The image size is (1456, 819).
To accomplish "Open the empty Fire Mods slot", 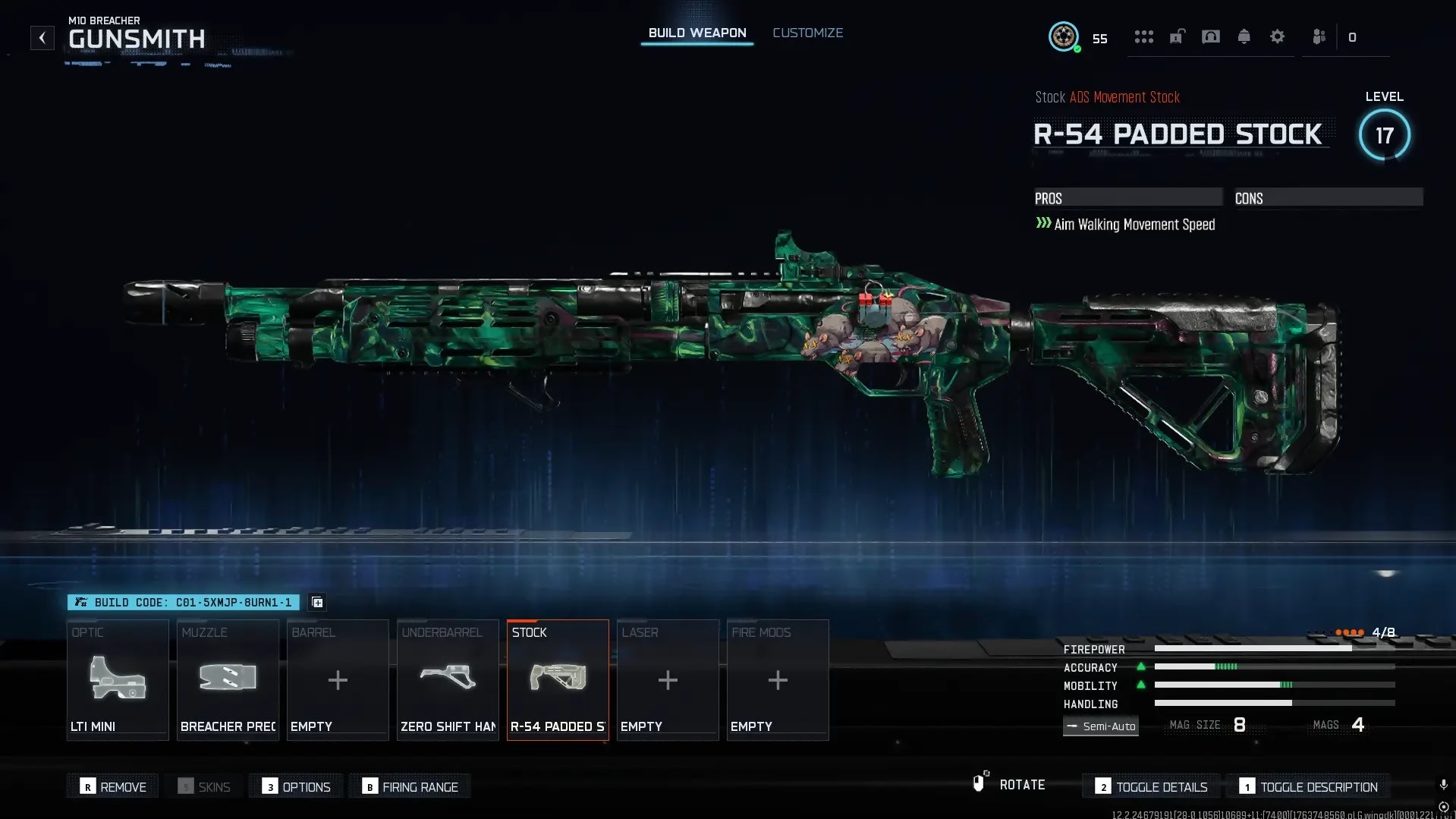I will [x=778, y=679].
